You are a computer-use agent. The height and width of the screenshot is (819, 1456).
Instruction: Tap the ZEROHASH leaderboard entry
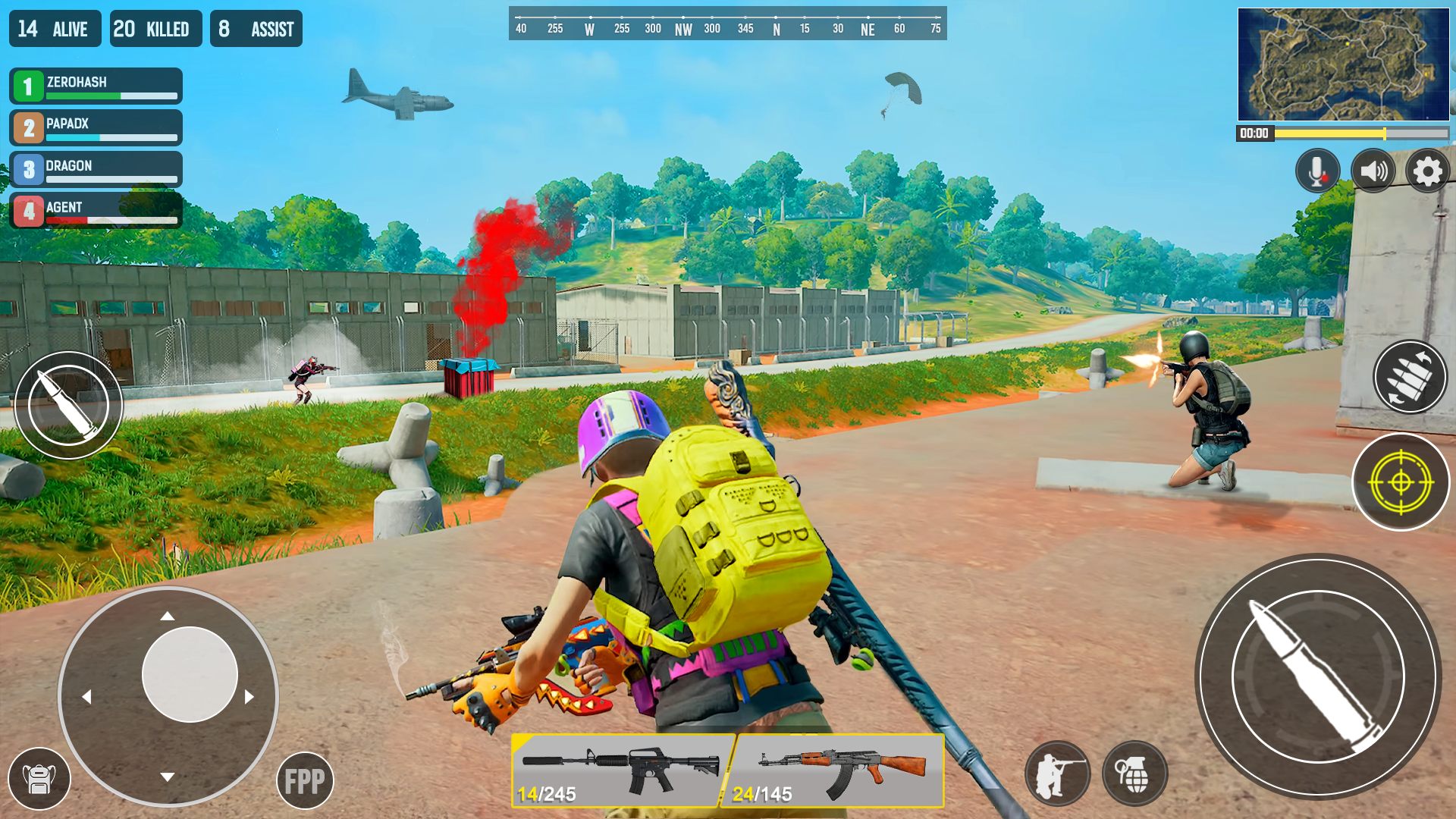(95, 85)
